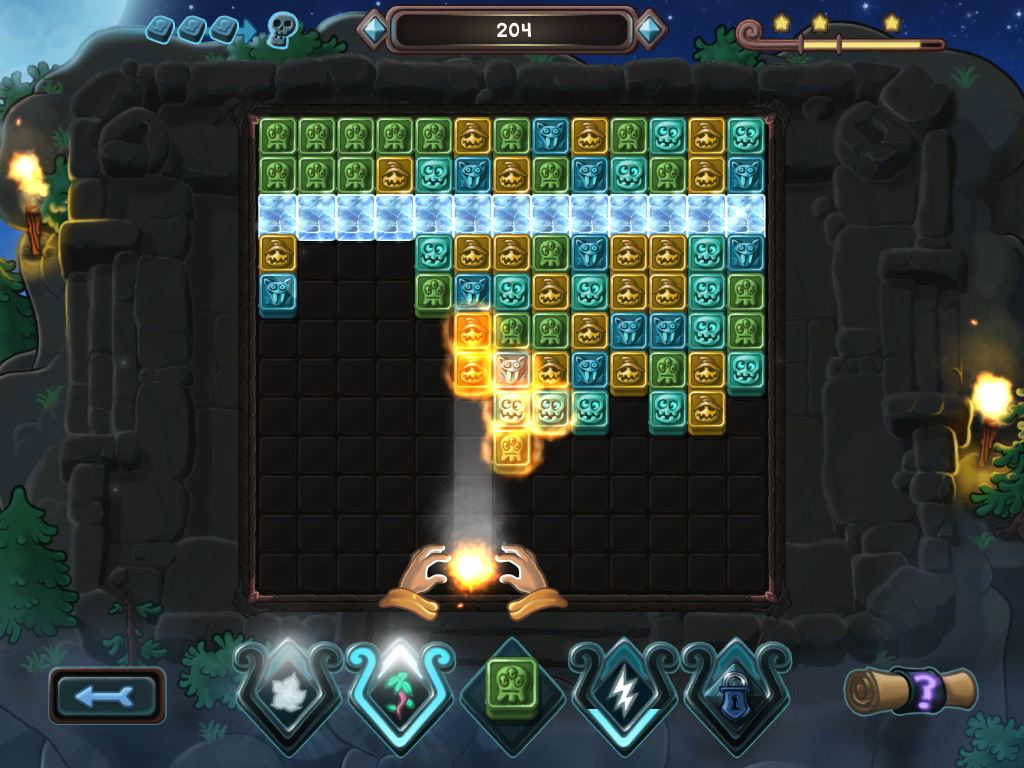Activate the lightning bolt power-up
Image resolution: width=1024 pixels, height=768 pixels.
click(624, 691)
